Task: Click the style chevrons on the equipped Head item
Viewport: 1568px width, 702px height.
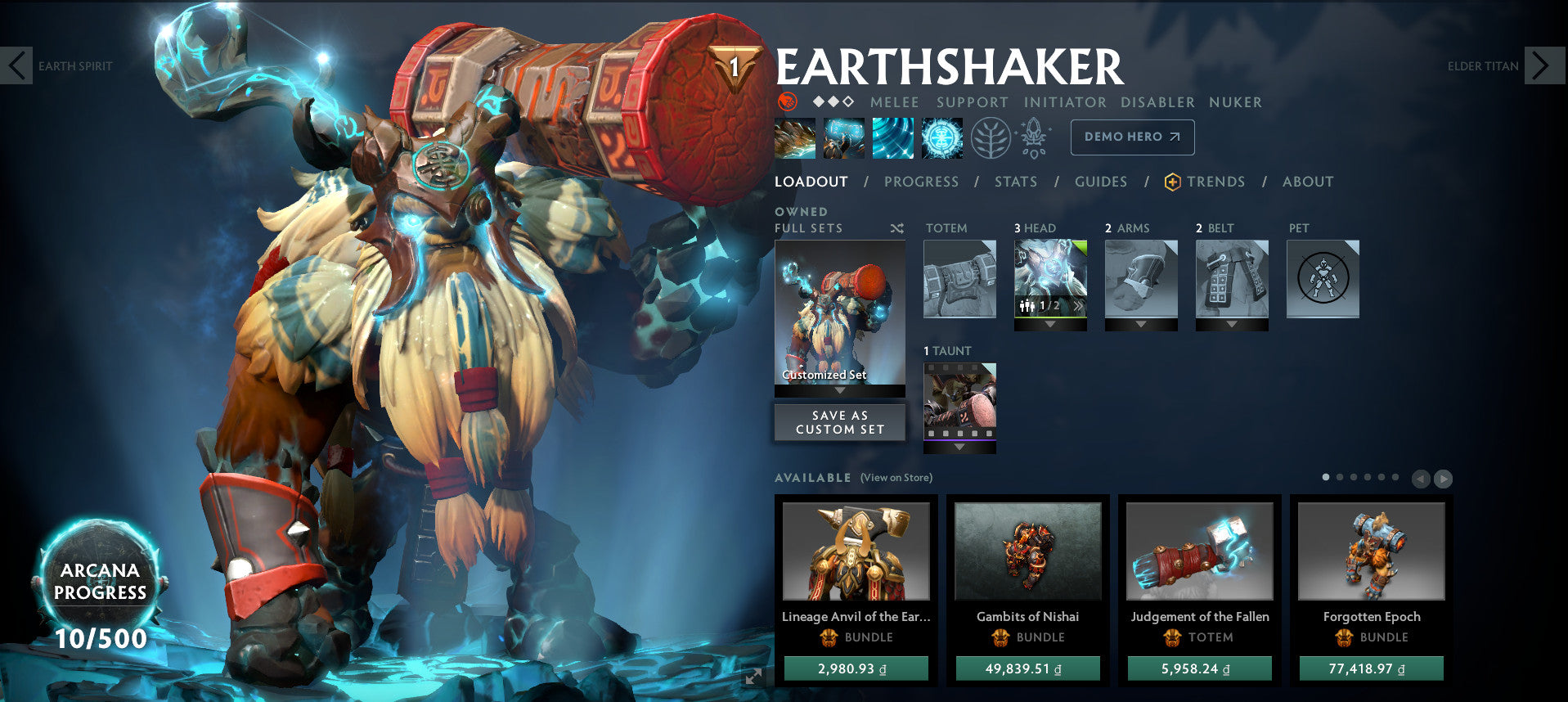Action: (1080, 305)
